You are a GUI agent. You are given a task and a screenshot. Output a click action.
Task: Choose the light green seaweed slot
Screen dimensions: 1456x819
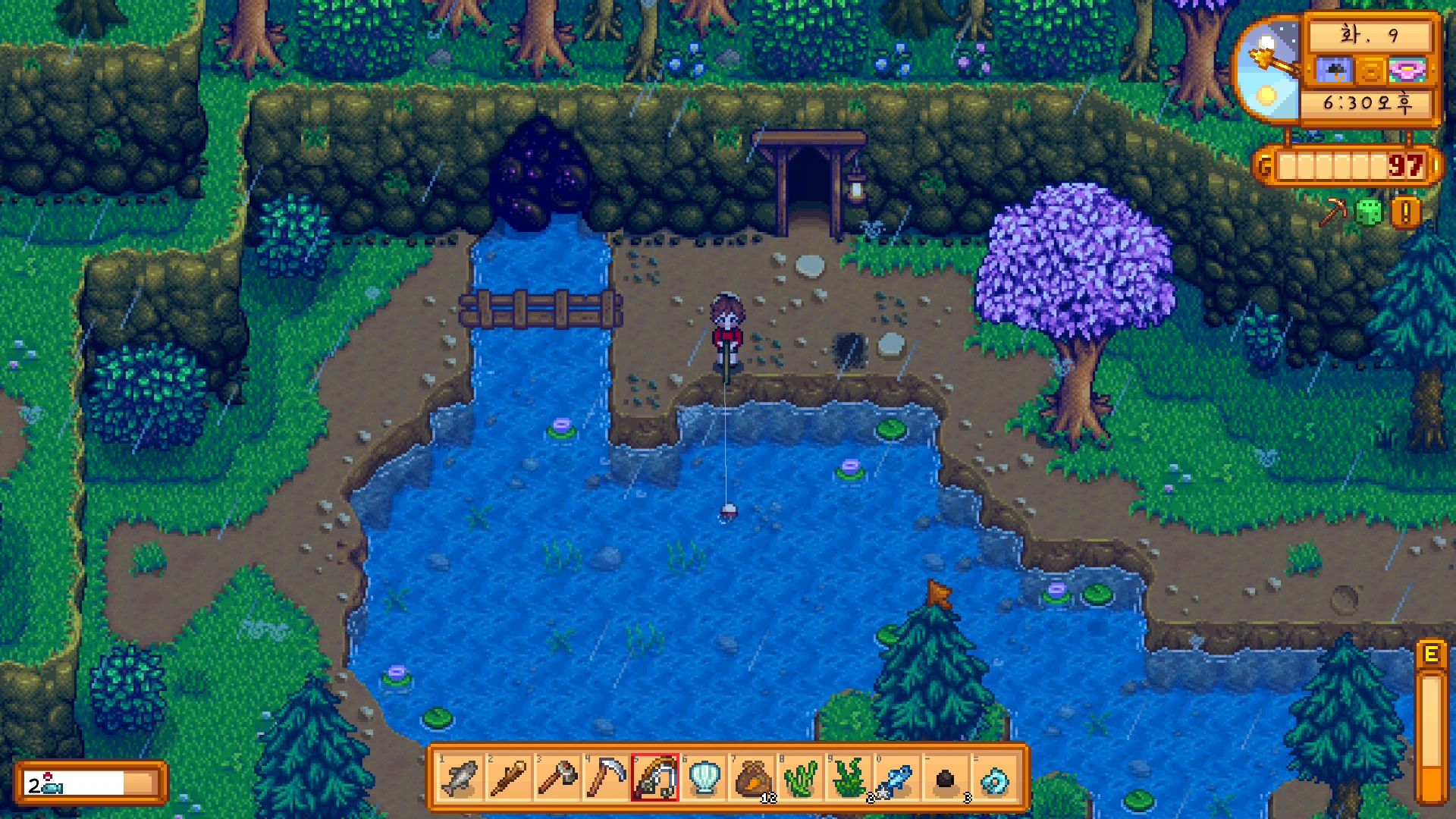click(801, 778)
